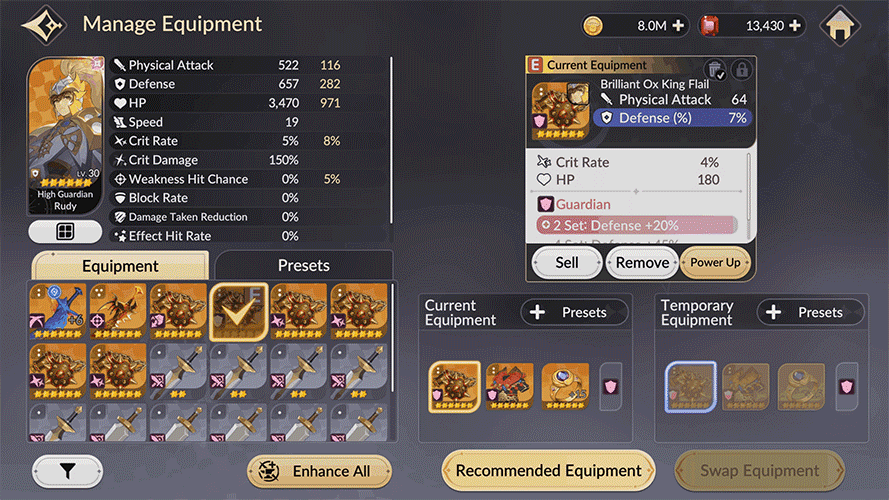Screen dimensions: 889x500
Task: Toggle the lock icon on current equipment
Action: pos(741,70)
